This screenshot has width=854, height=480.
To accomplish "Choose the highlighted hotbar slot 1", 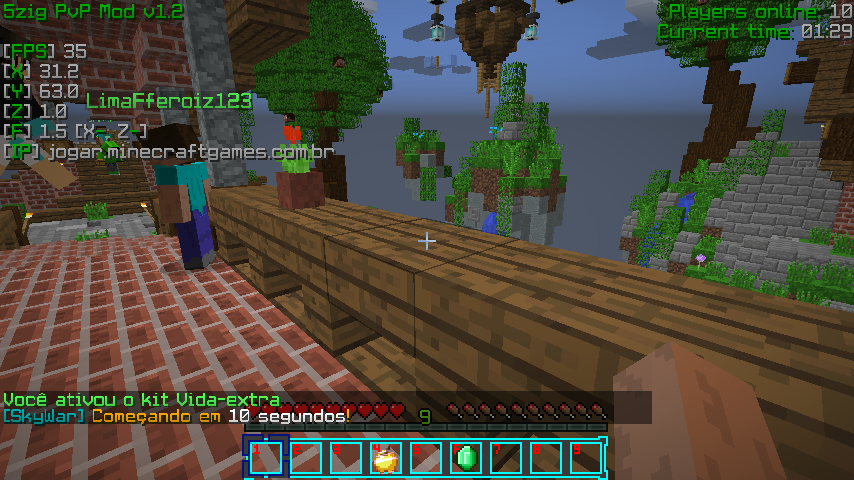I will (x=265, y=458).
